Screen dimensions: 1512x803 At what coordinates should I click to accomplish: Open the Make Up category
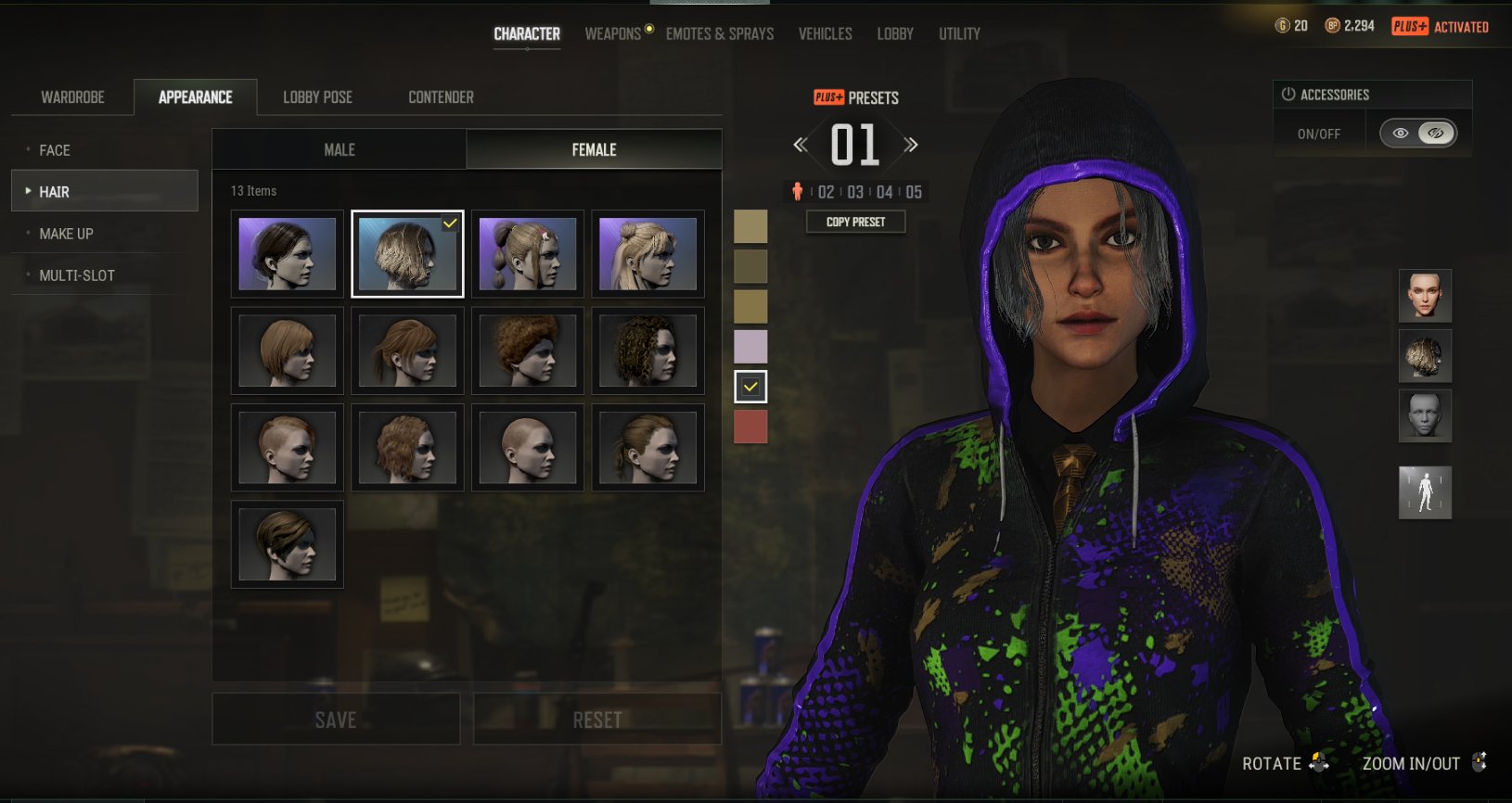(x=66, y=234)
